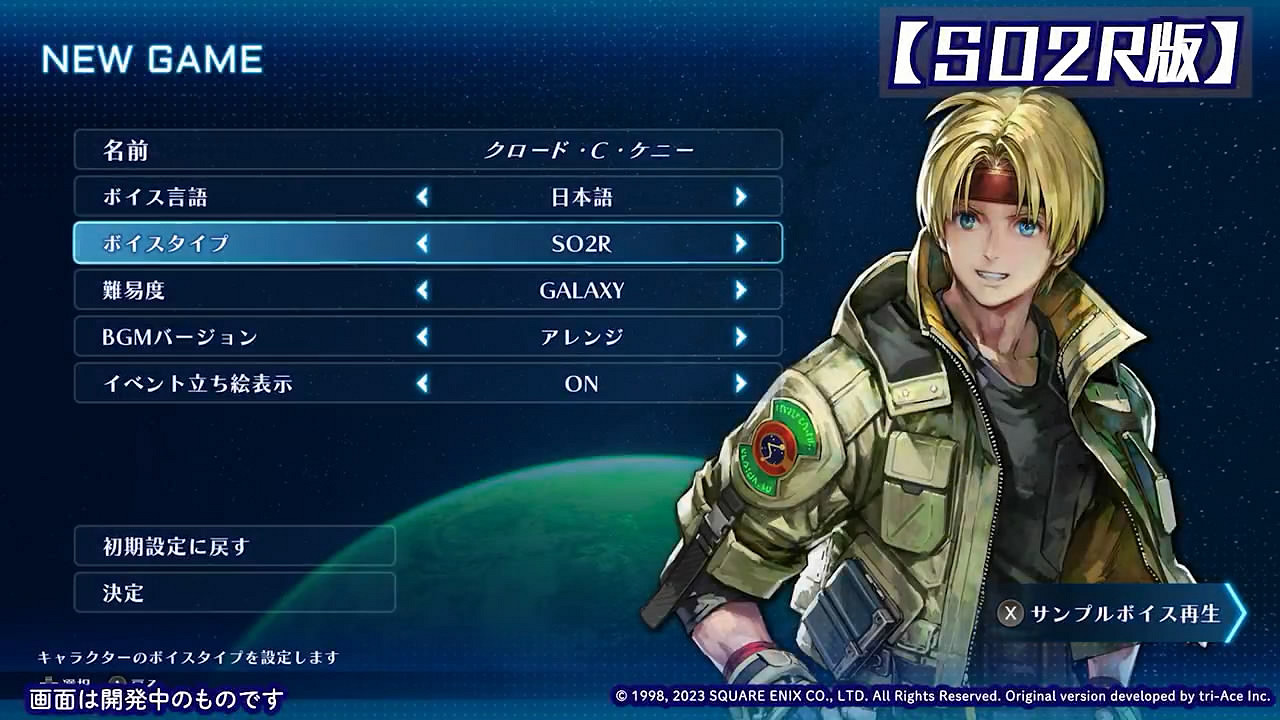The width and height of the screenshot is (1280, 720).
Task: Switch voice language away from 日本語
Action: [739, 196]
